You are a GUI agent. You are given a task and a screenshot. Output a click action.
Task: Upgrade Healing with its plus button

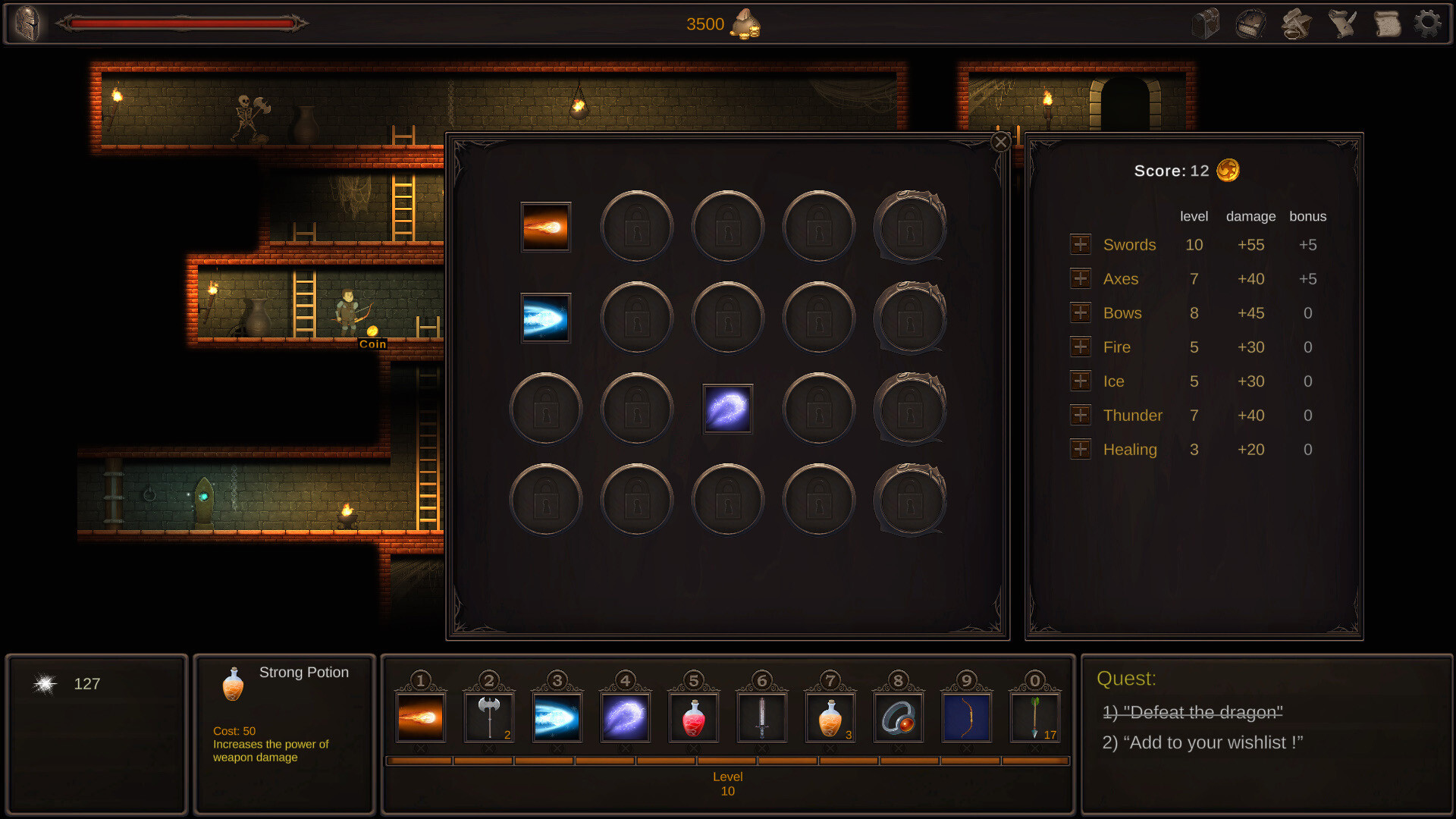pos(1080,449)
